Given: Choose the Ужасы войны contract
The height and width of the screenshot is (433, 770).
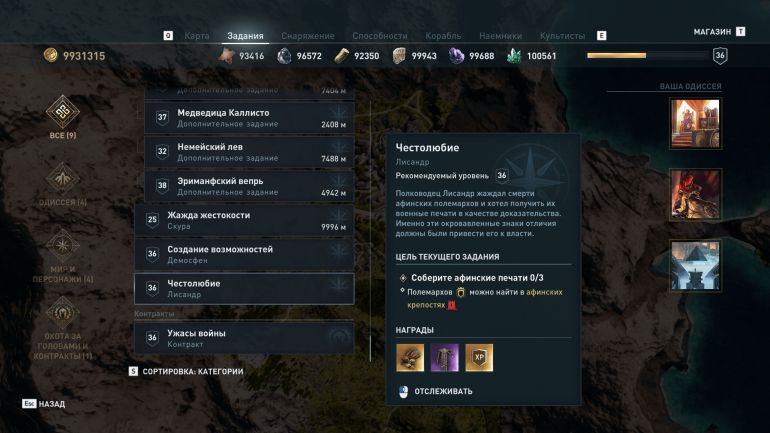Looking at the screenshot, I should 244,338.
